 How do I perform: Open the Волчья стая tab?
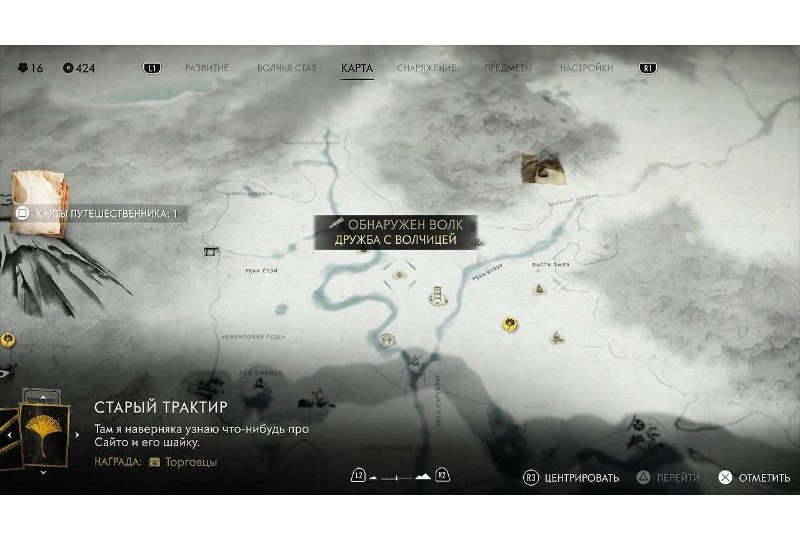(x=286, y=68)
